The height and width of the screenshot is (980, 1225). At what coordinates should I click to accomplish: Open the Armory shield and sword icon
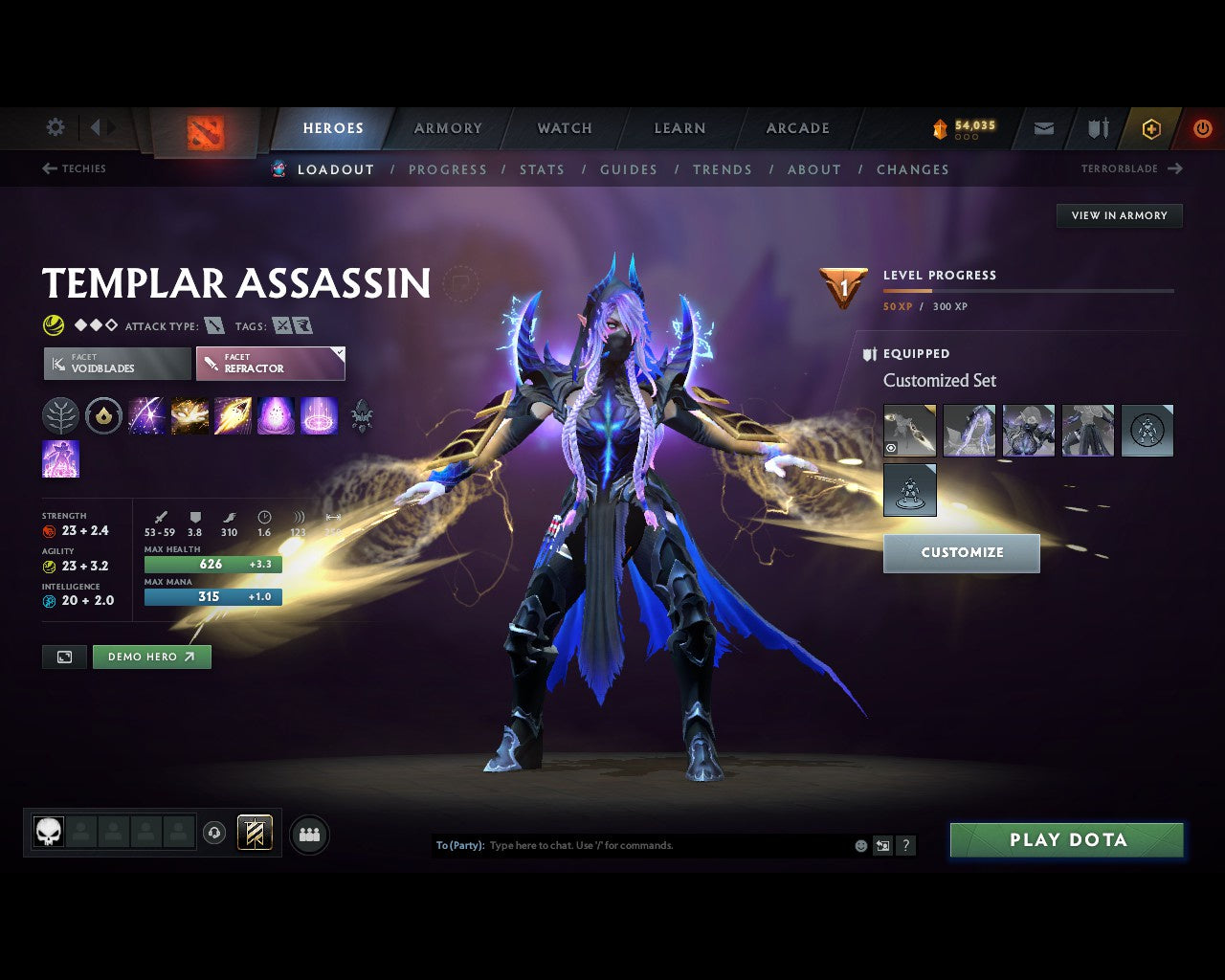1096,127
